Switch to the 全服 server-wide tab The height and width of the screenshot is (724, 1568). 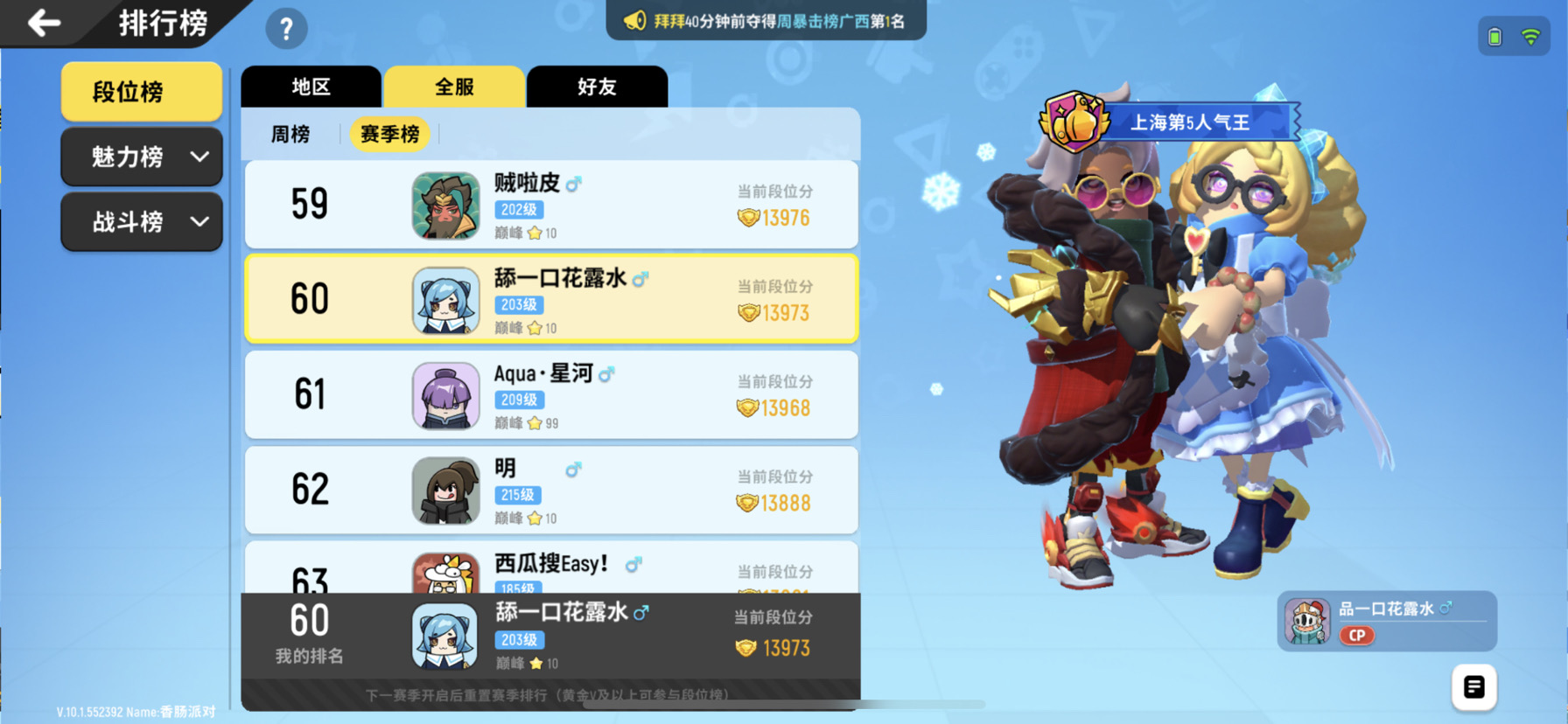[453, 86]
